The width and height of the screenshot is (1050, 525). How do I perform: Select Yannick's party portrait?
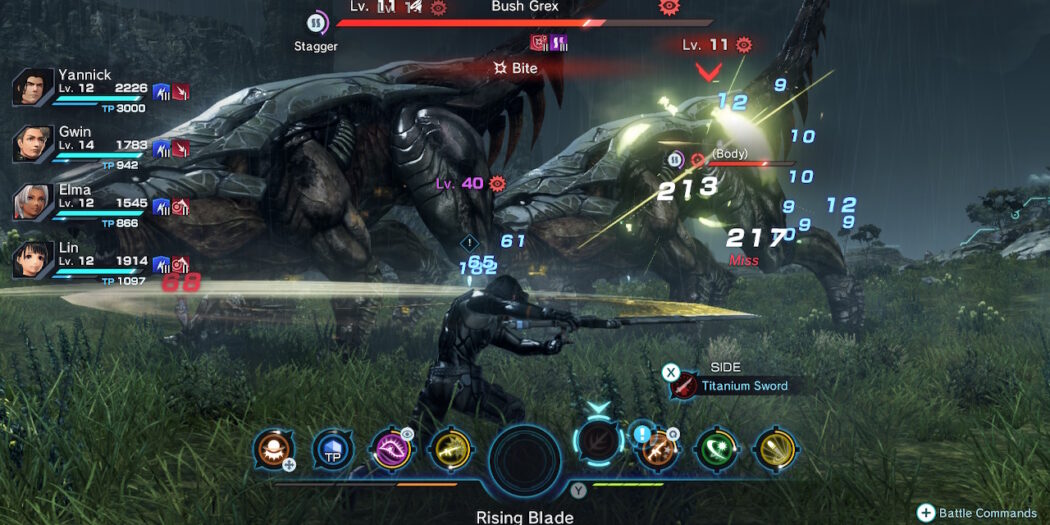click(33, 88)
